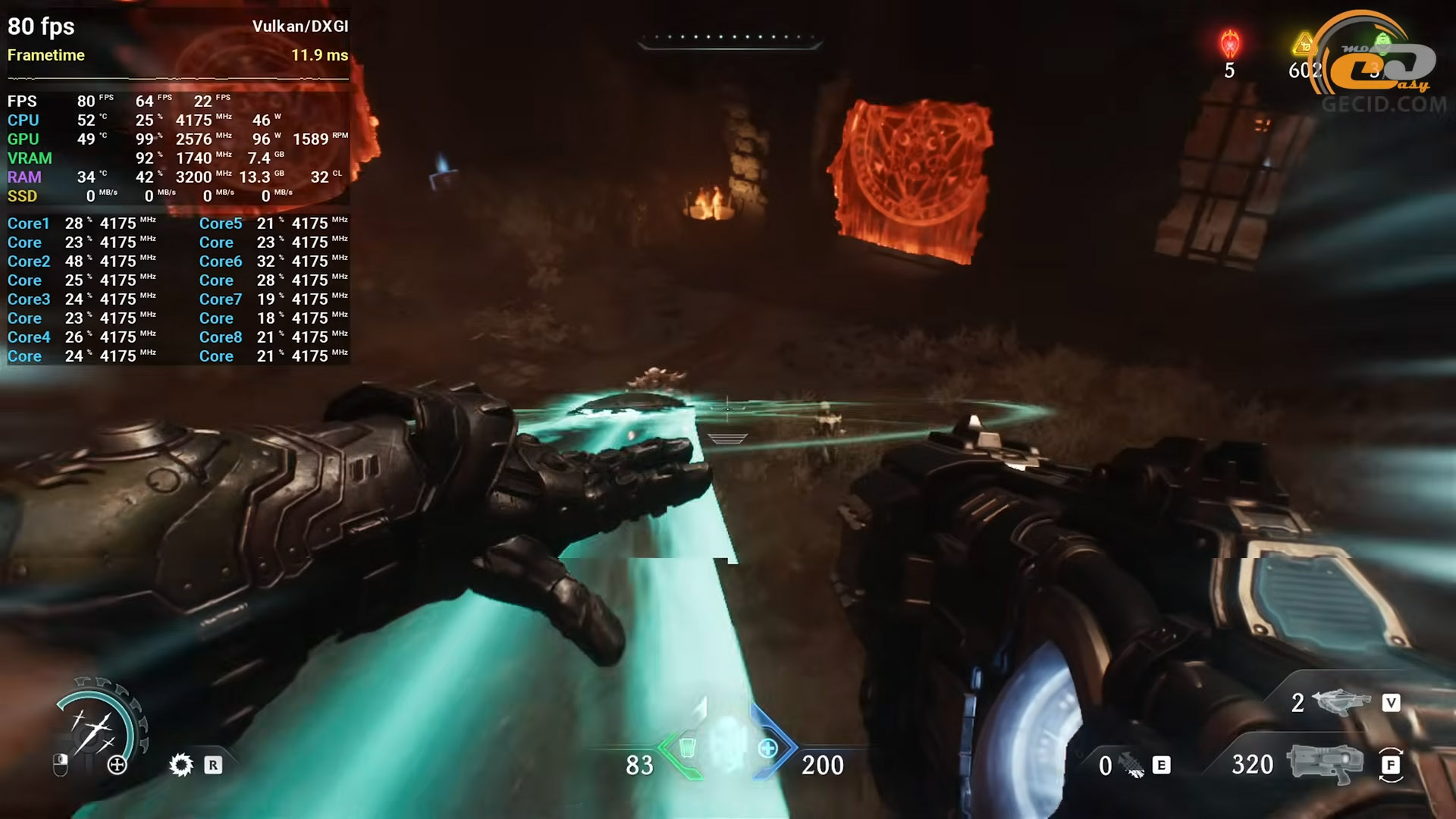
Task: Choose the crossbow-style weapon icon
Action: pyautogui.click(x=1340, y=702)
